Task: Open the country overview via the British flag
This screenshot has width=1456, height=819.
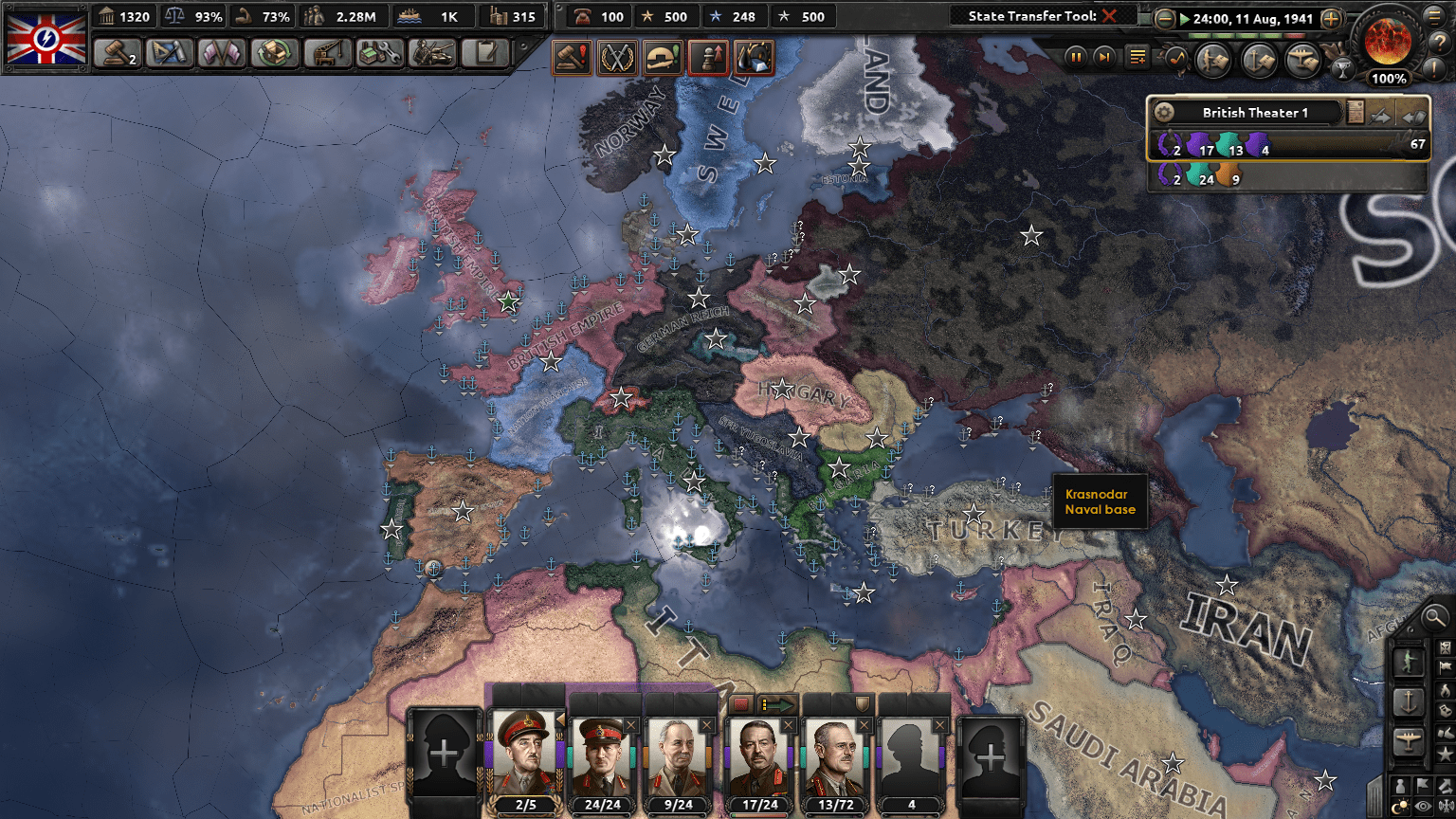Action: point(45,39)
